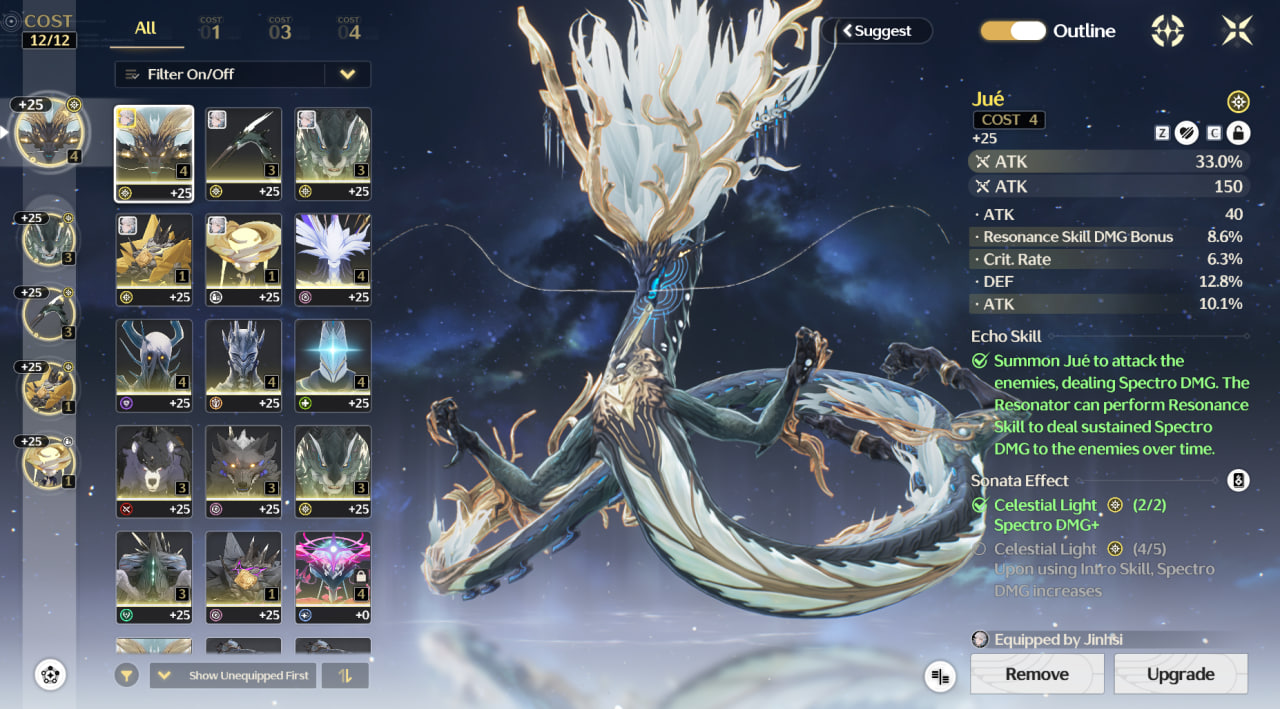Filter by Cost 04 echoes

pos(348,29)
